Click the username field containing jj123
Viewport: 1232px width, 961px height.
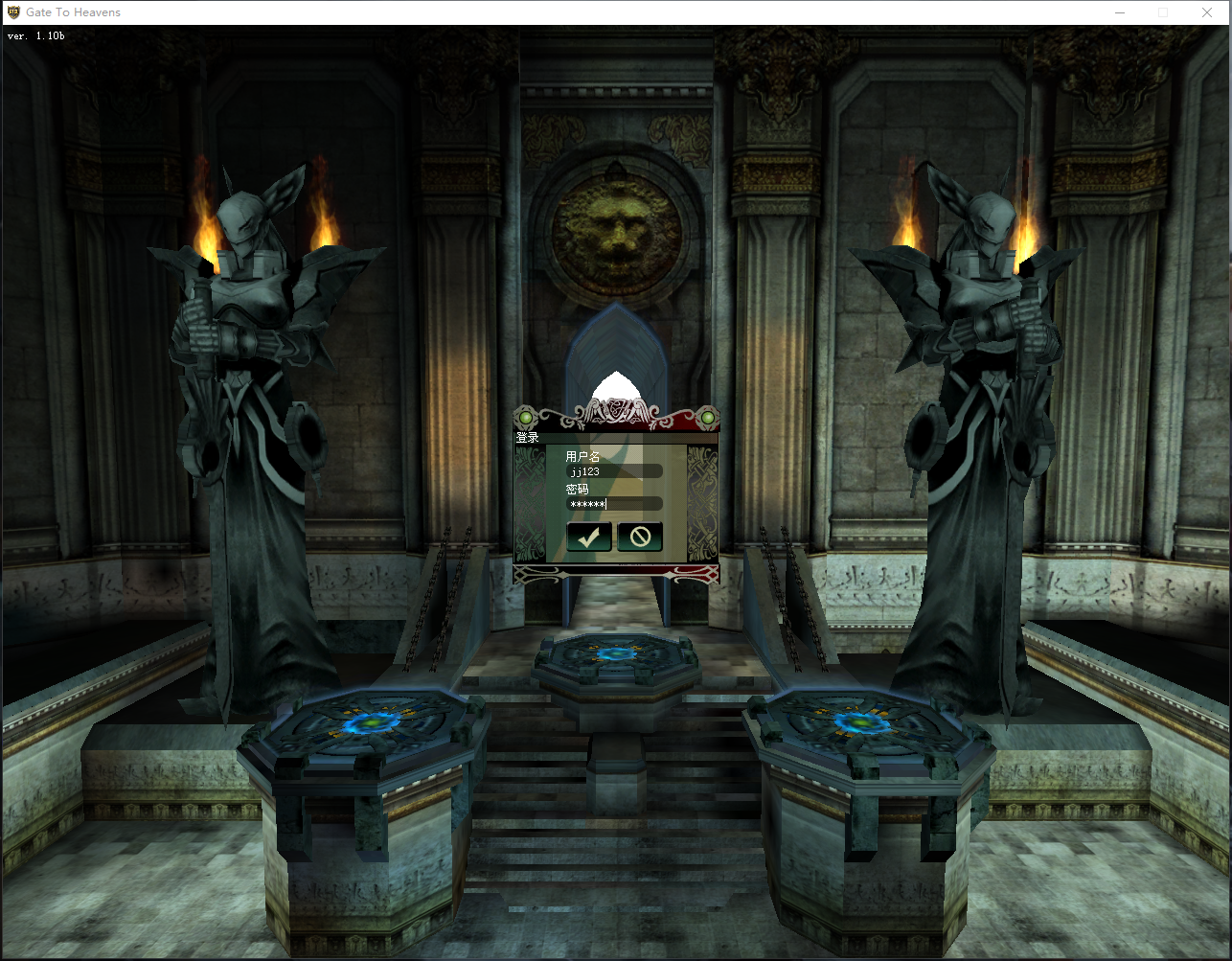click(x=613, y=471)
